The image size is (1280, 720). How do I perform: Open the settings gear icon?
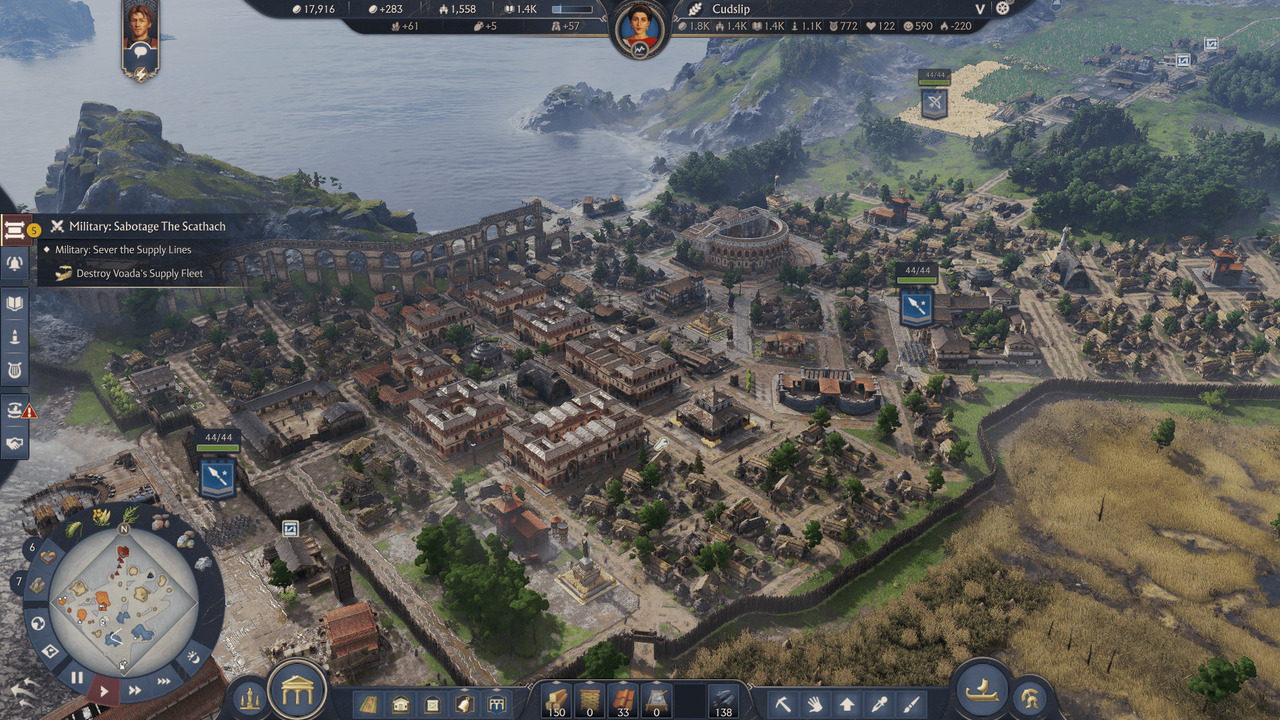[1003, 8]
